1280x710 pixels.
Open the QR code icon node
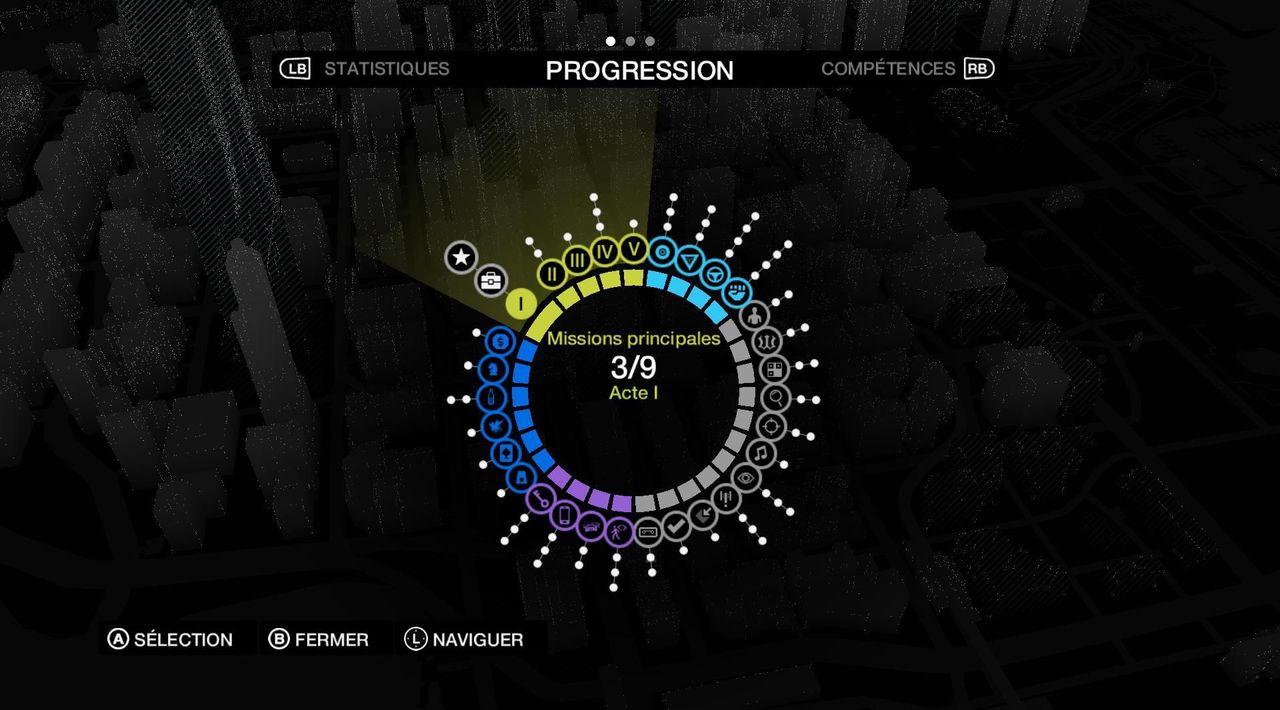[x=776, y=369]
